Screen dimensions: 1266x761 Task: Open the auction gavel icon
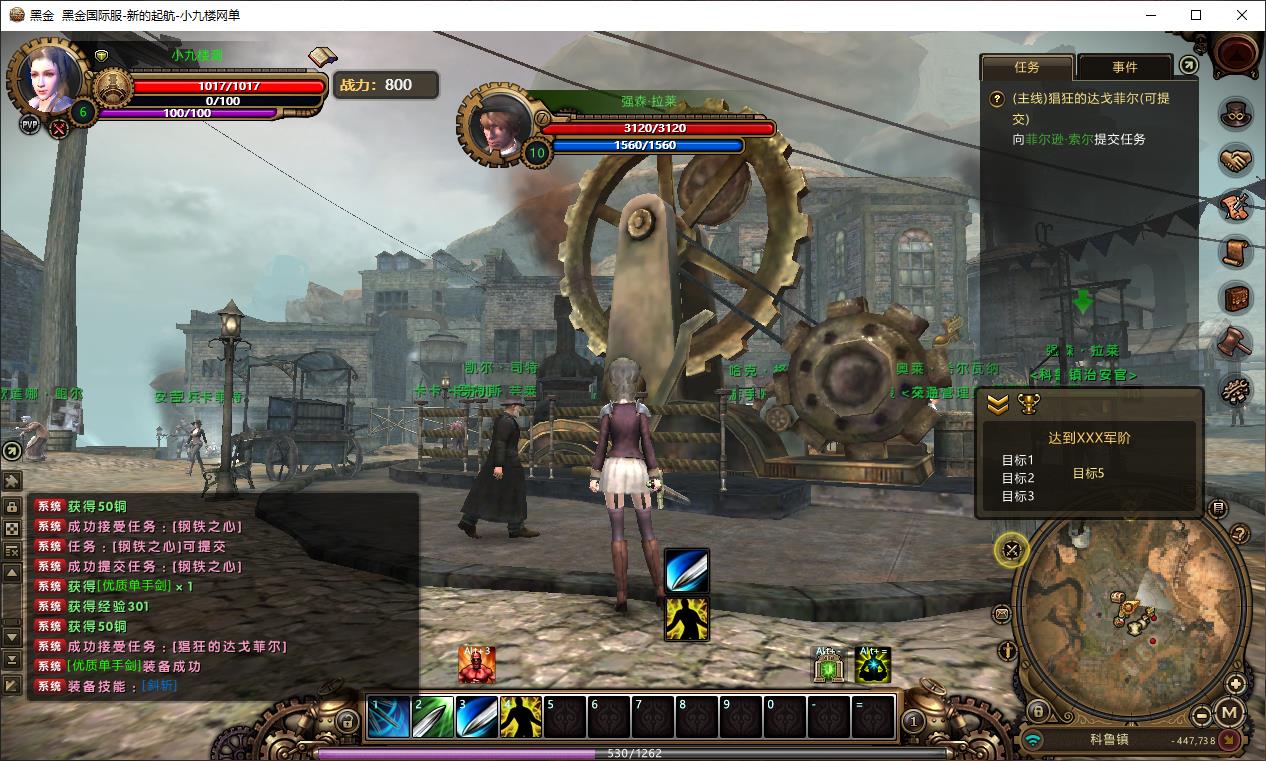1236,343
